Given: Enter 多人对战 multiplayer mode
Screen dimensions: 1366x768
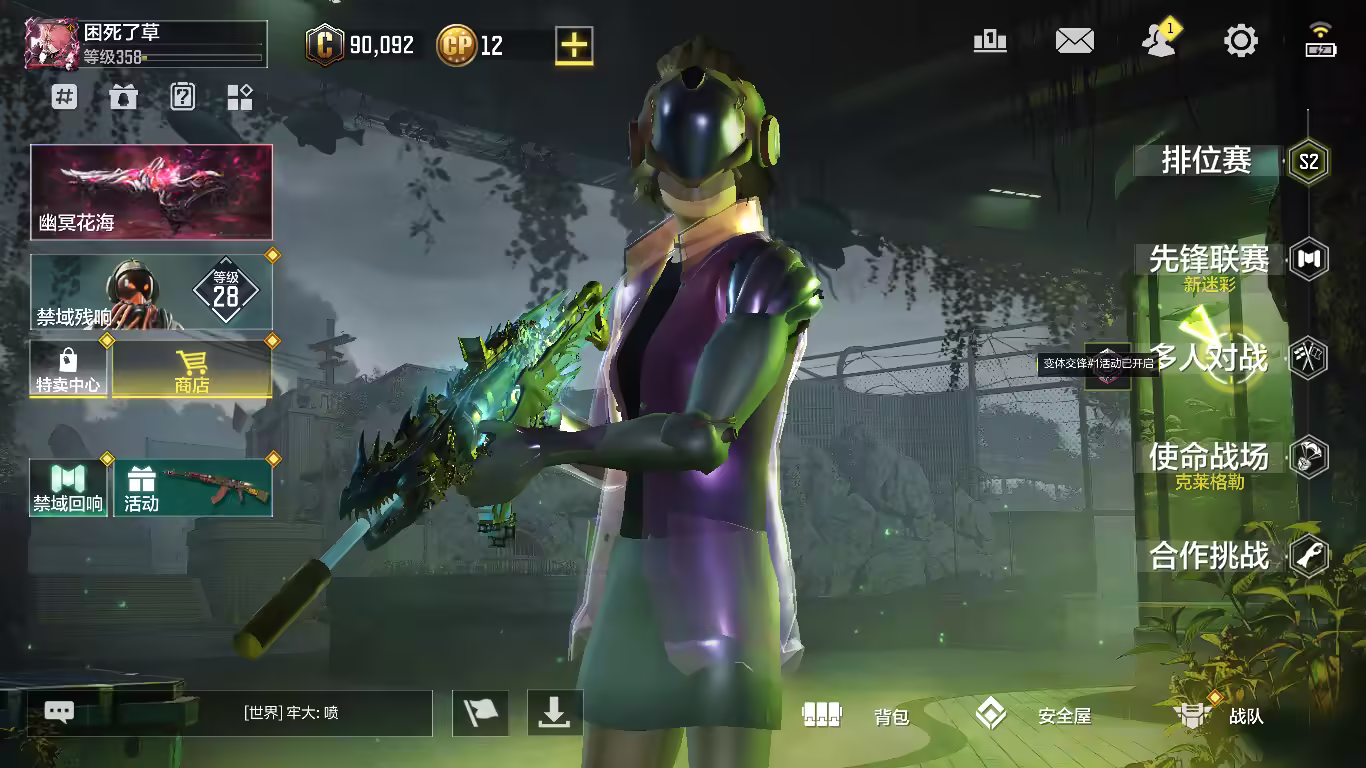Looking at the screenshot, I should (1210, 358).
